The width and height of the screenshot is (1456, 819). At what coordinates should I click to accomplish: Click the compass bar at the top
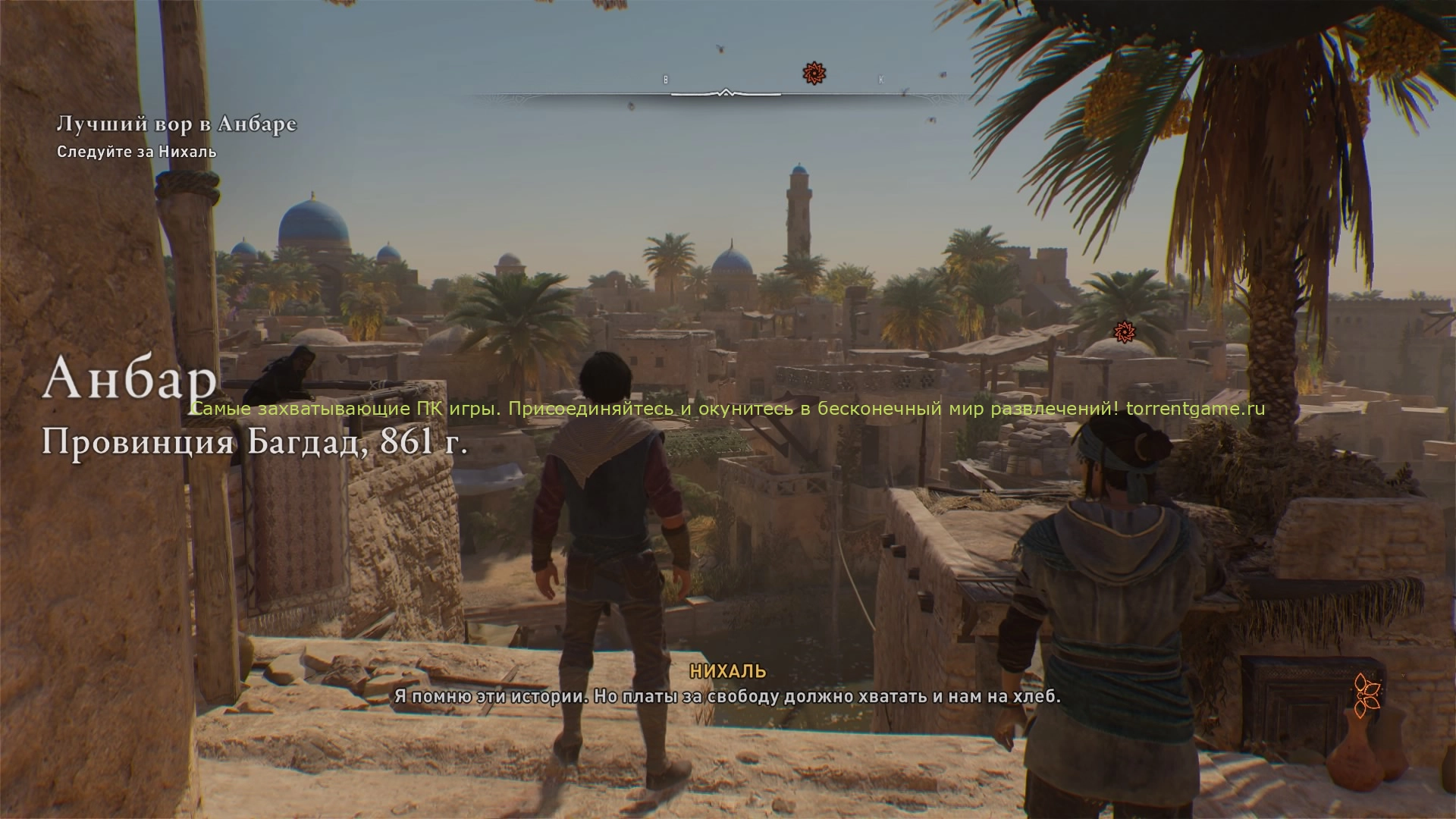pos(725,95)
